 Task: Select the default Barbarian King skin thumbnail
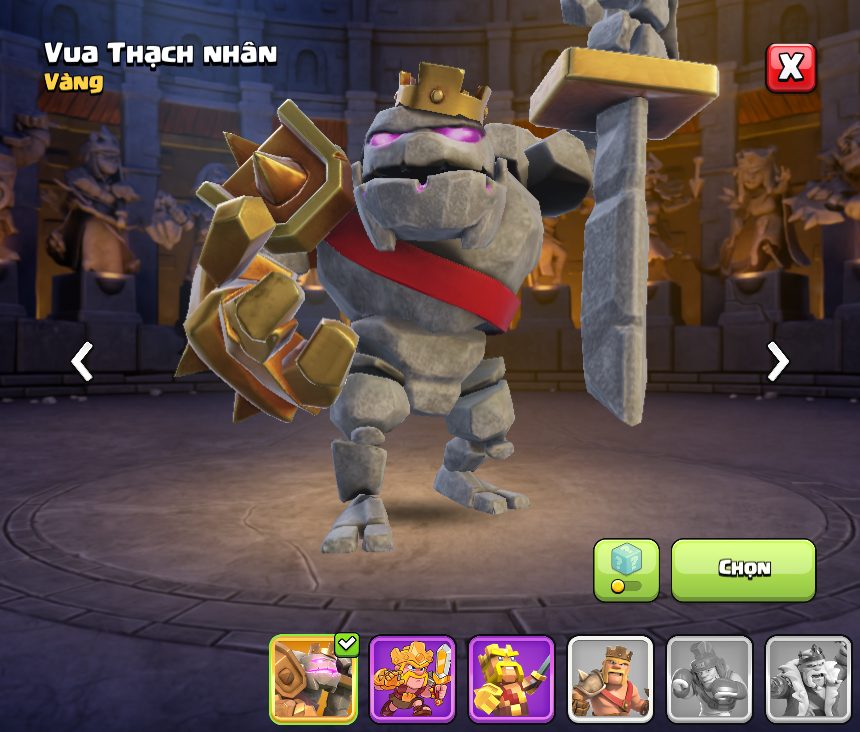point(610,679)
